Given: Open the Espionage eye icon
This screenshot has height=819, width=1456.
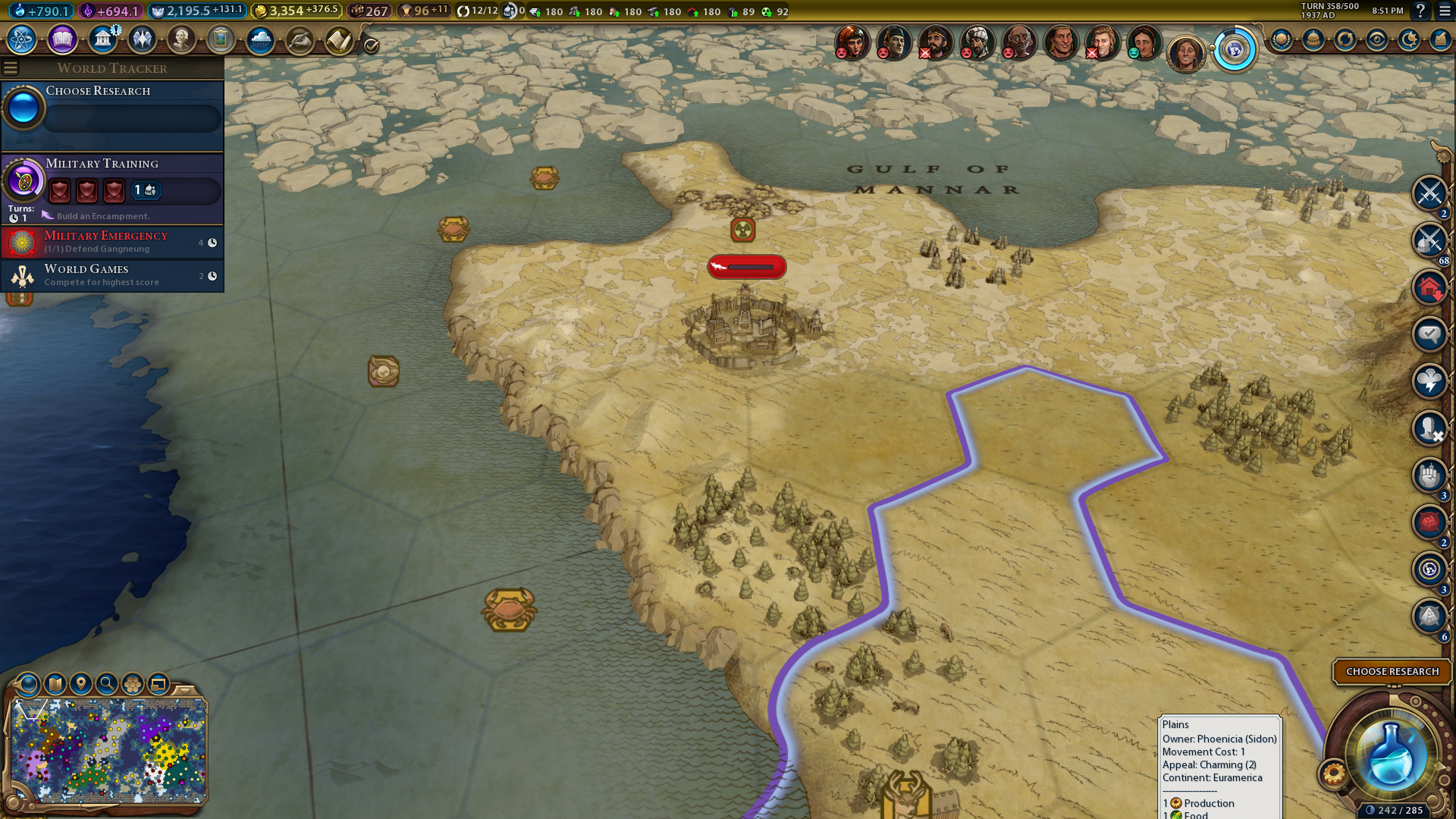Looking at the screenshot, I should (x=1377, y=39).
